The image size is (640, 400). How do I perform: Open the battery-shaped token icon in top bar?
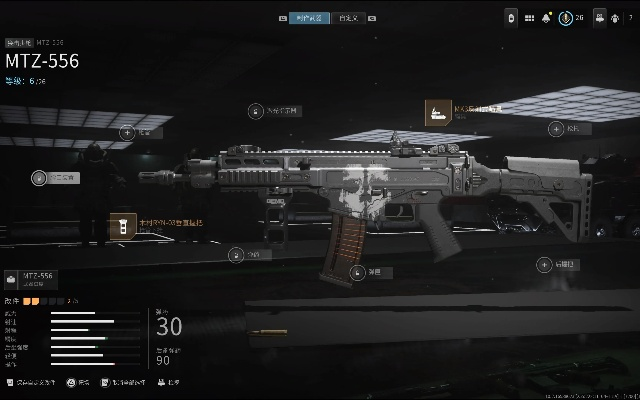point(510,18)
